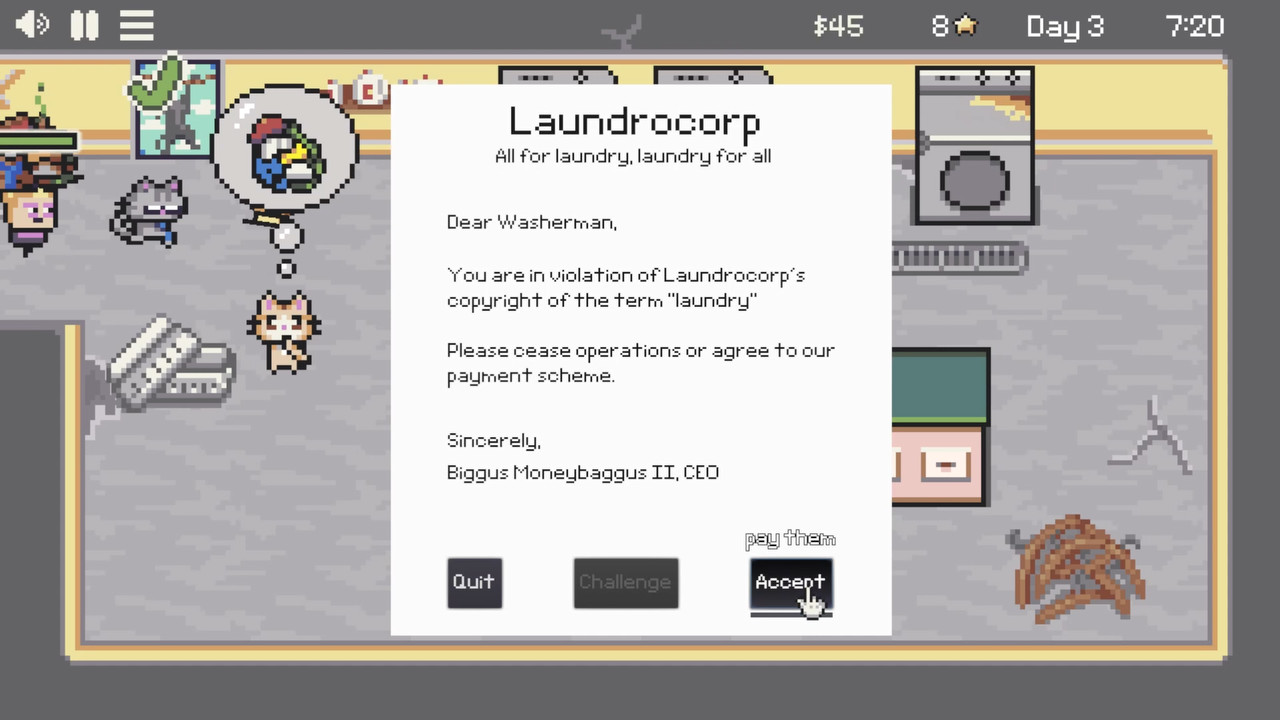Click the thought bubble with the bird
This screenshot has height=720, width=1280.
pos(287,150)
